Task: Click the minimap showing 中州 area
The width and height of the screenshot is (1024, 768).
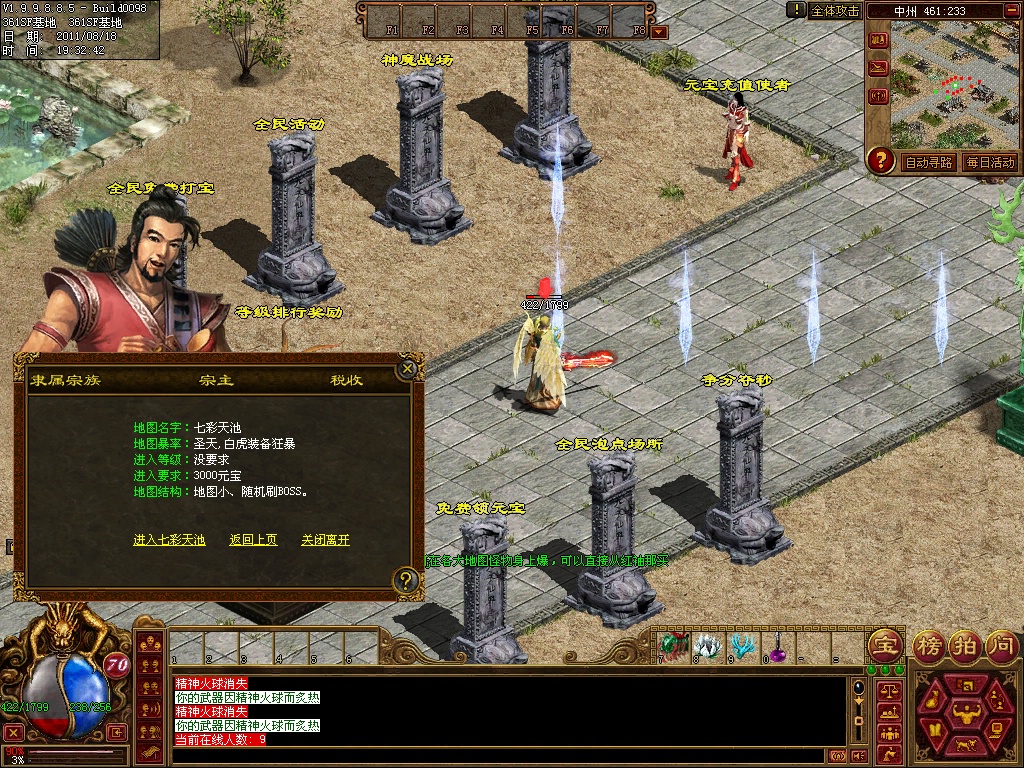Action: point(954,92)
